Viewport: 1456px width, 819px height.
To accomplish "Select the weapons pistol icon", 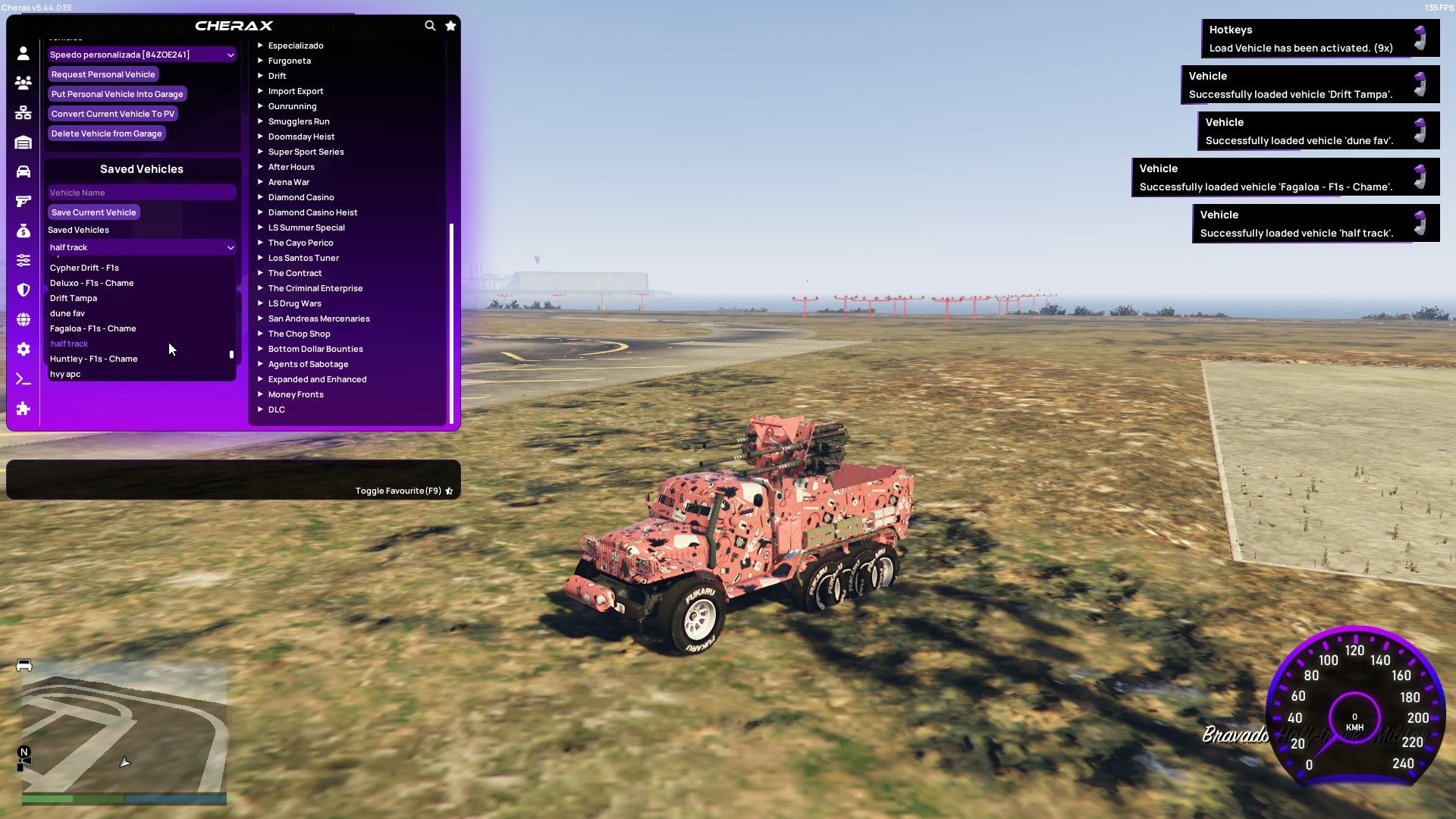I will pos(23,200).
